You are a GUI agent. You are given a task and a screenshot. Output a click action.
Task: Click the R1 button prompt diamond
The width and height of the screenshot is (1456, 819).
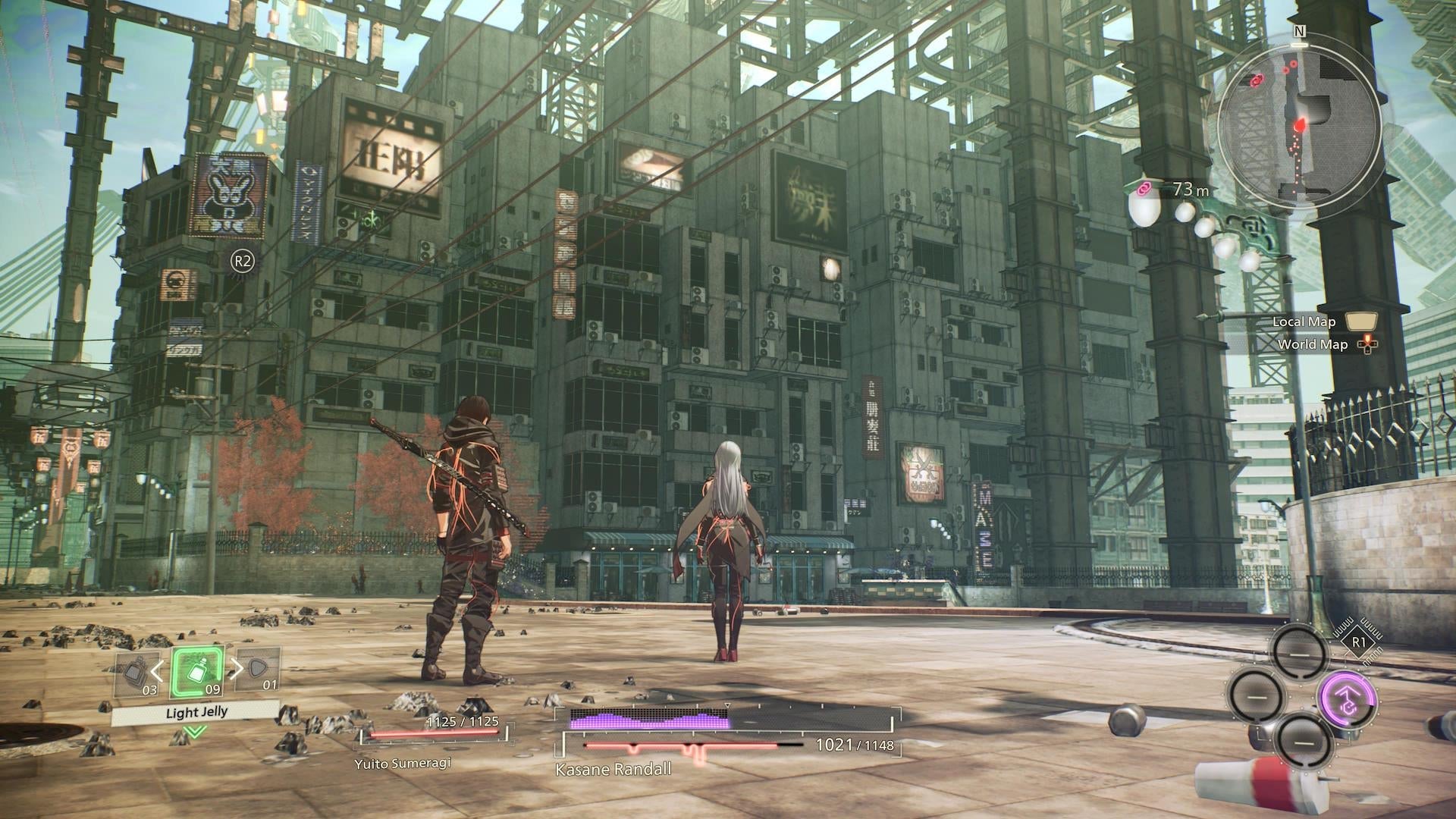pyautogui.click(x=1358, y=642)
